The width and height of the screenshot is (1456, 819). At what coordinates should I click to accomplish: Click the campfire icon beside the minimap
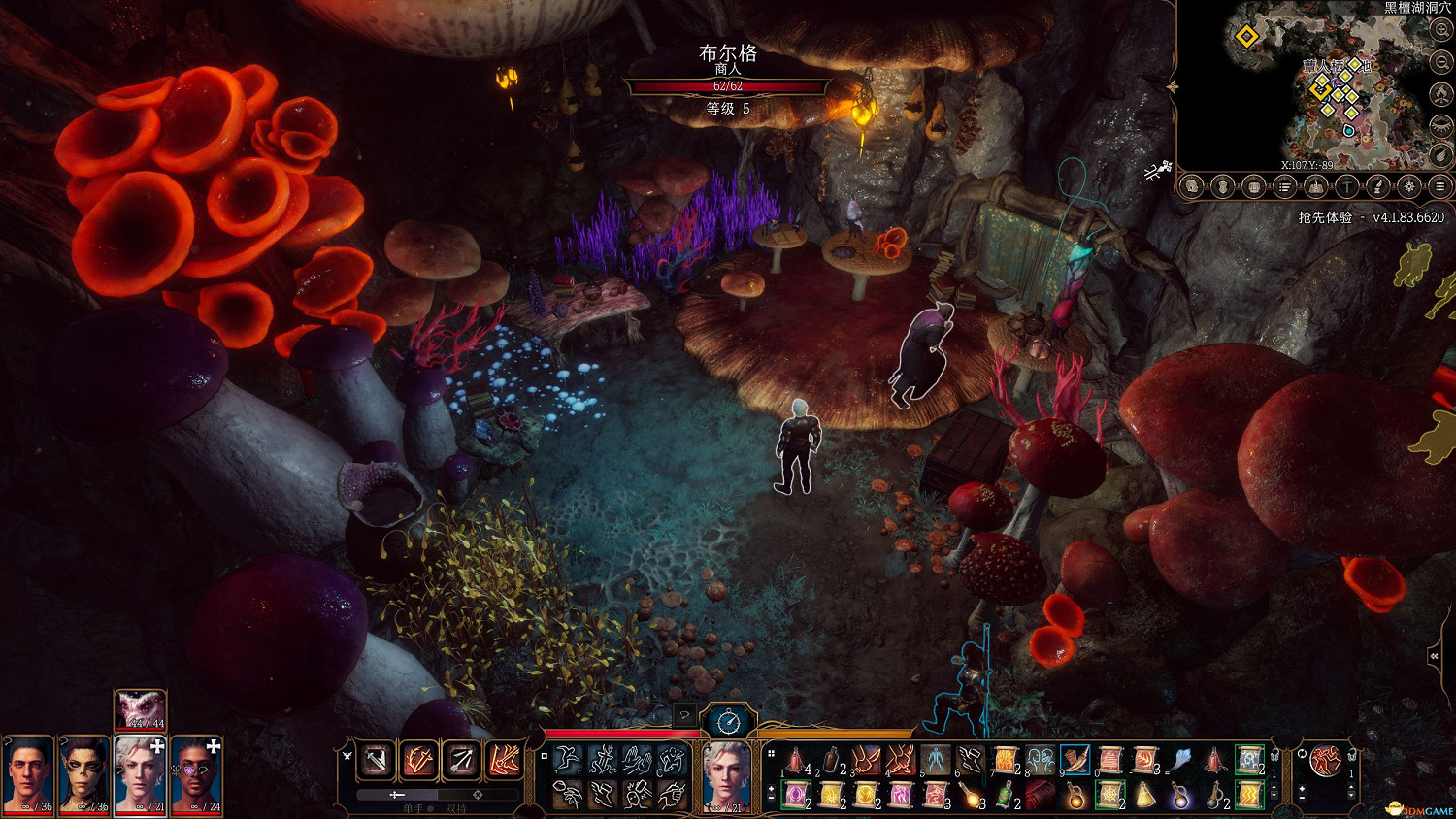[1441, 95]
